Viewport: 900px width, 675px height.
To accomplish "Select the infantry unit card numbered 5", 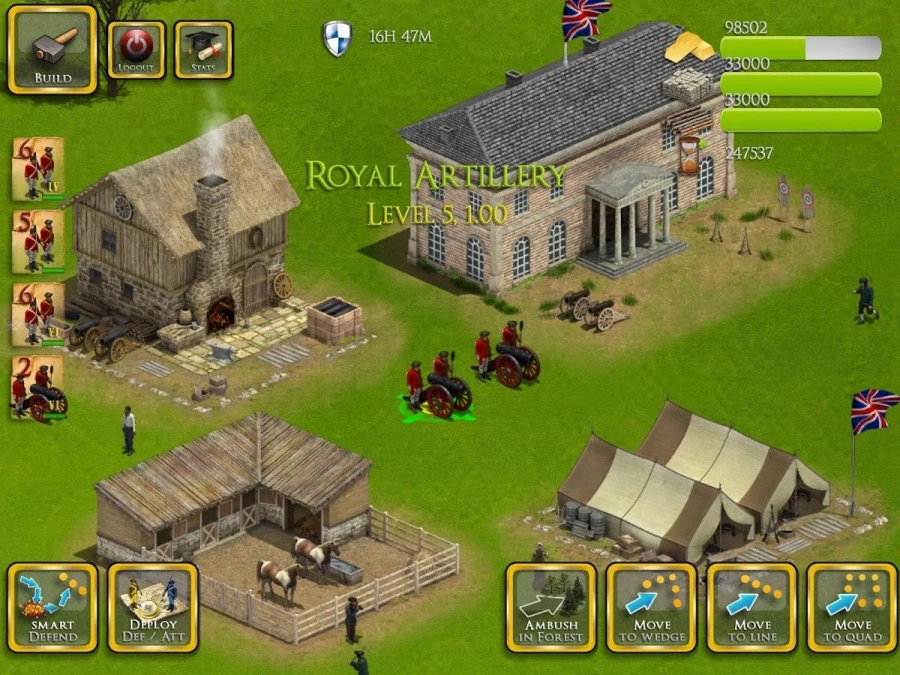I will coord(38,240).
